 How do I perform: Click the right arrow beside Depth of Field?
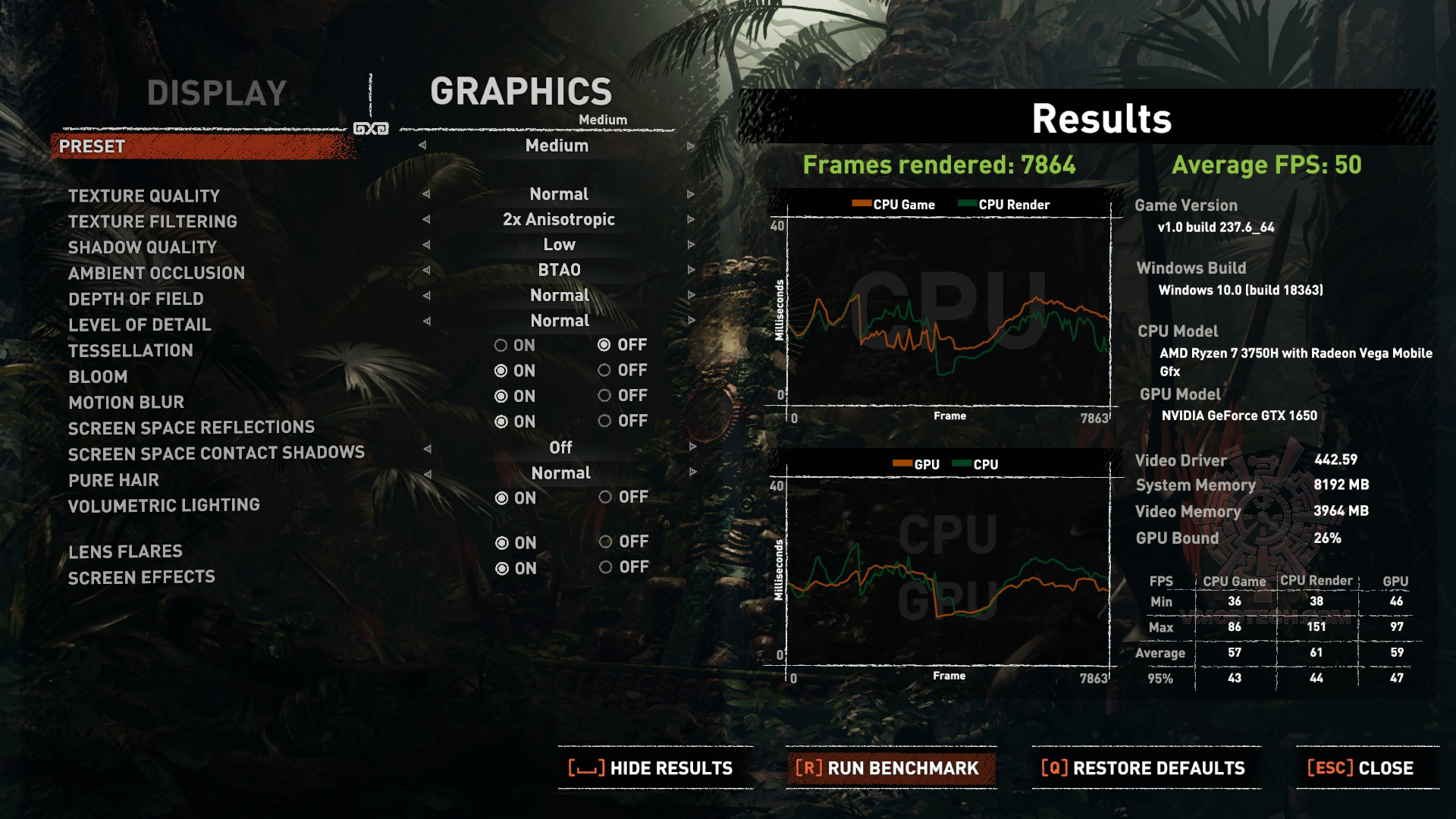click(690, 295)
